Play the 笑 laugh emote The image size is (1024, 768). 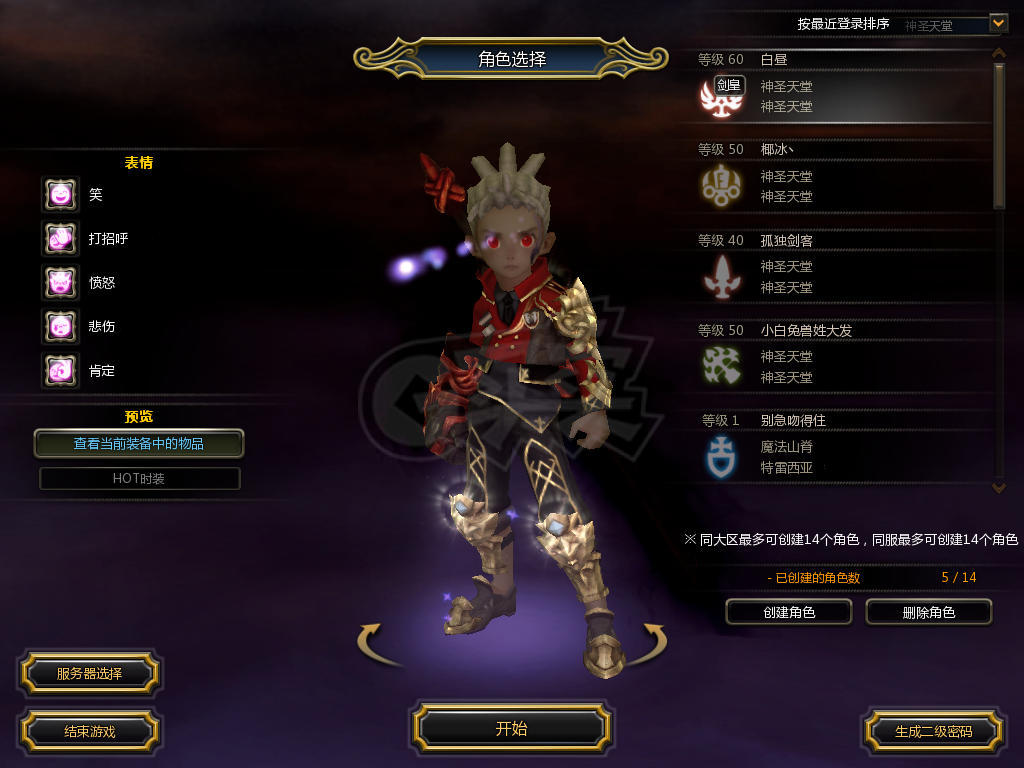(x=60, y=195)
